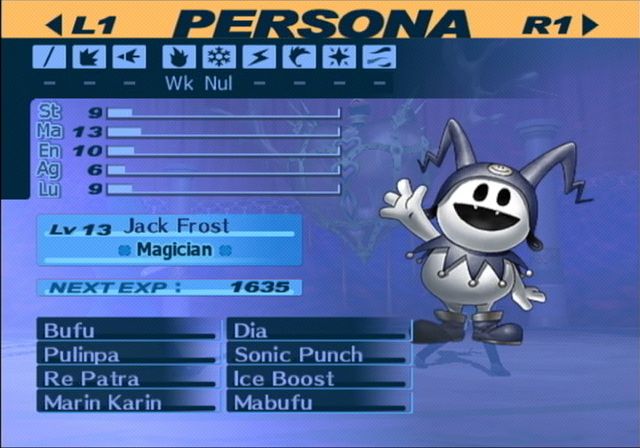Screen dimensions: 640x448
Task: Click the Jack Frost Magician name panel
Action: (170, 238)
